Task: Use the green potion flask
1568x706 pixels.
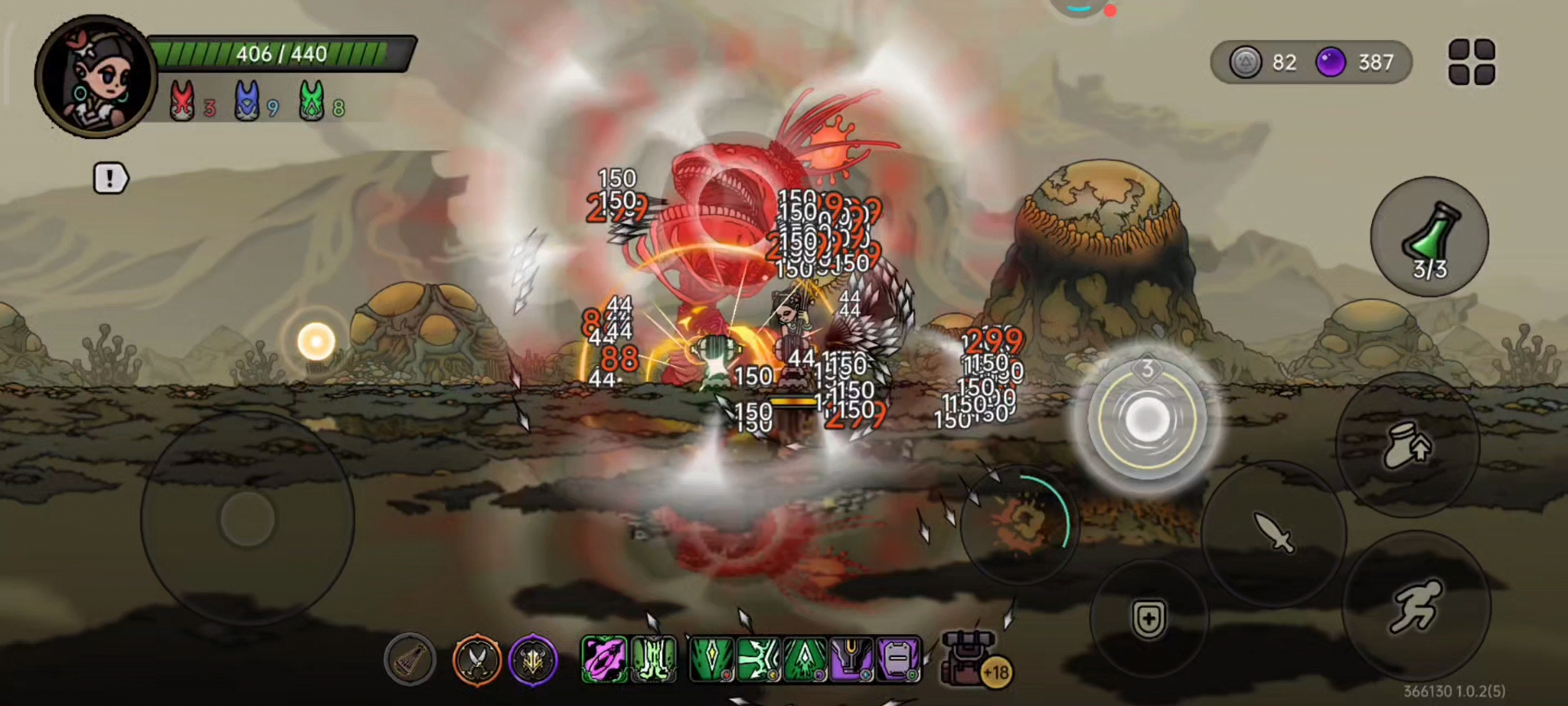Action: click(x=1429, y=237)
